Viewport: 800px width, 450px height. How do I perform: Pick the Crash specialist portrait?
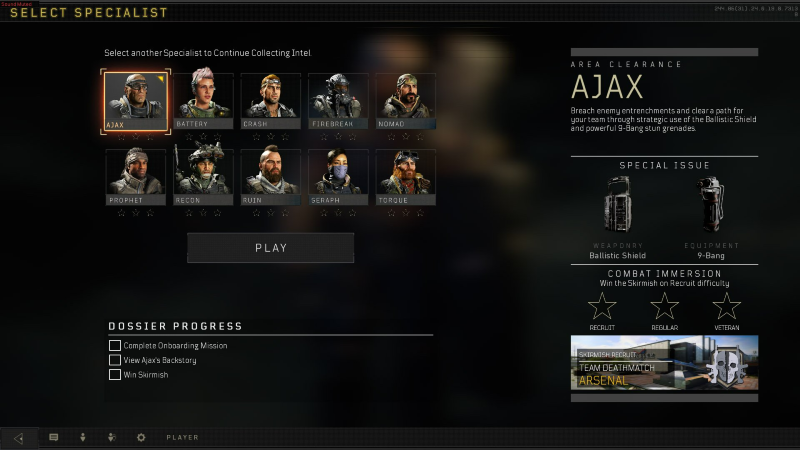tap(270, 101)
